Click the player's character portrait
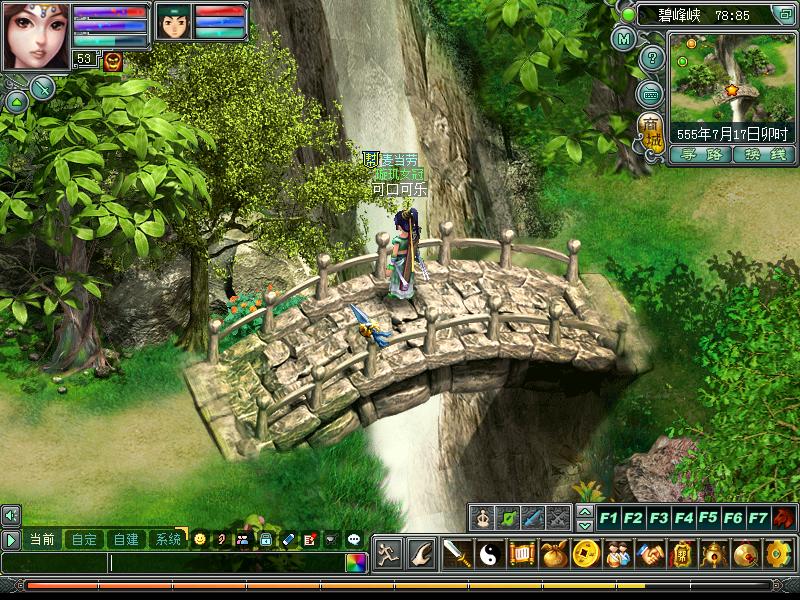800x600 pixels. tap(36, 35)
